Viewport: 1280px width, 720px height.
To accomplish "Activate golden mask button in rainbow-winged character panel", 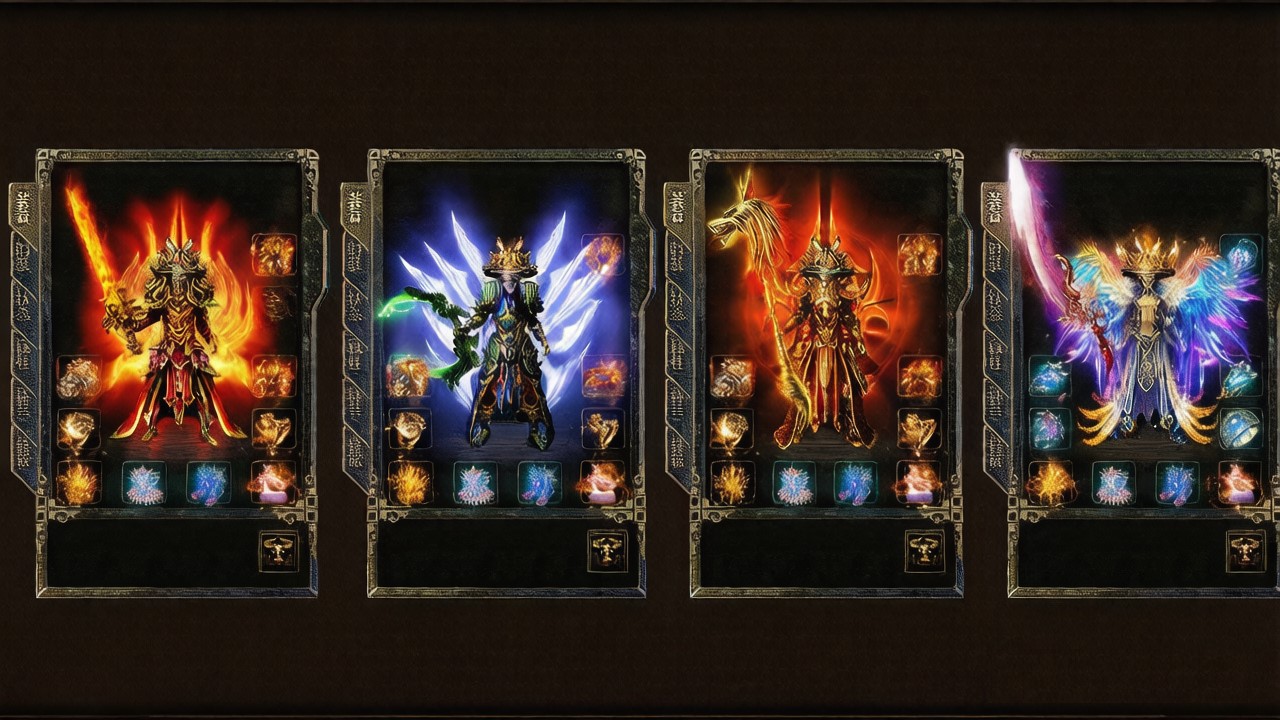I will (x=1245, y=551).
